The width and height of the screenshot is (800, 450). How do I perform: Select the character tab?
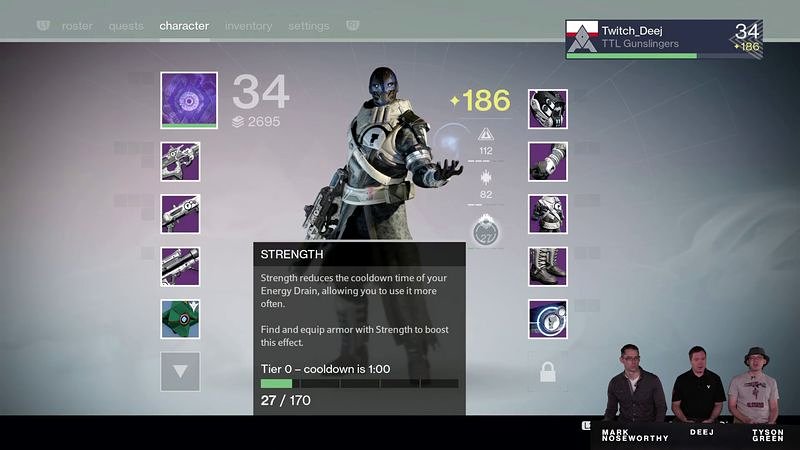pos(184,26)
